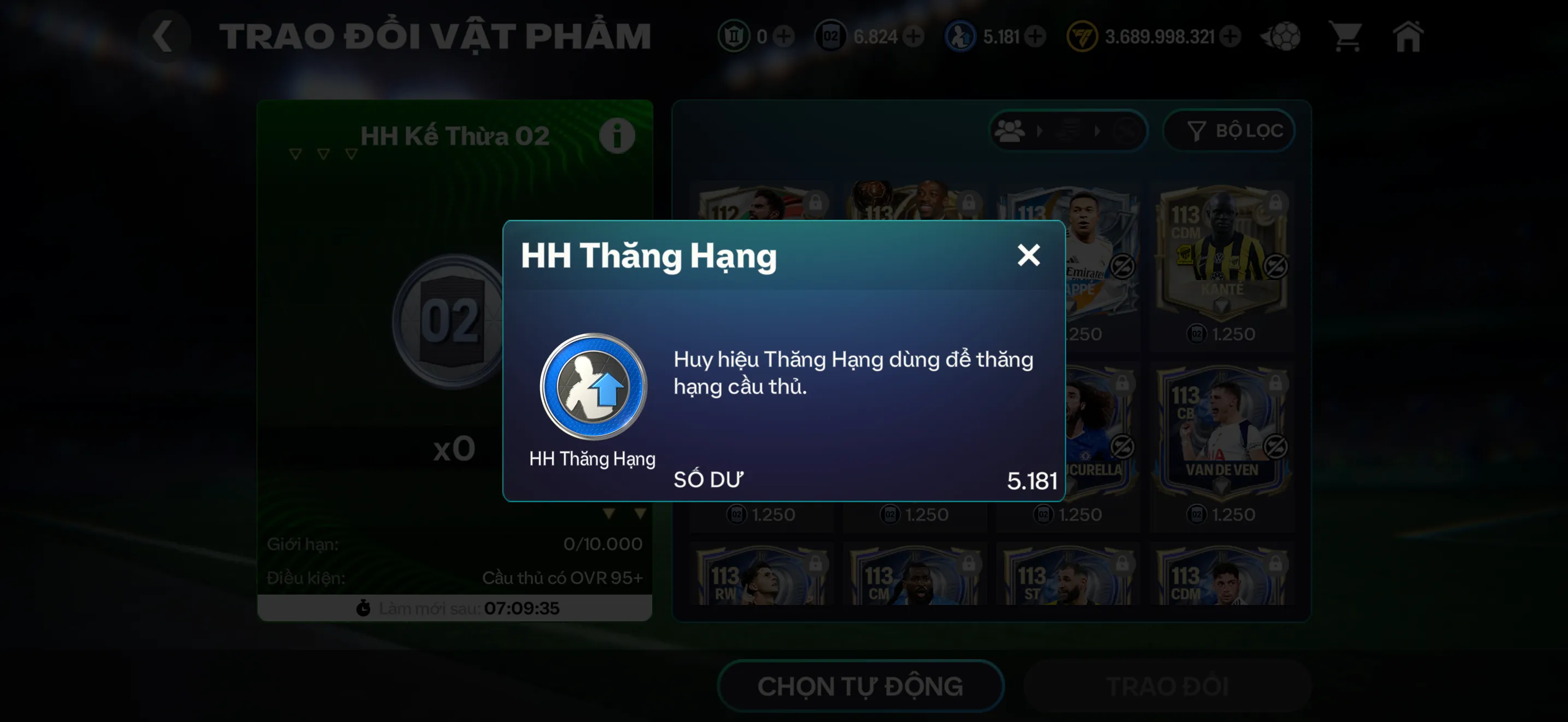The height and width of the screenshot is (722, 1568).
Task: Click the soccer ball match icon
Action: [x=1279, y=37]
